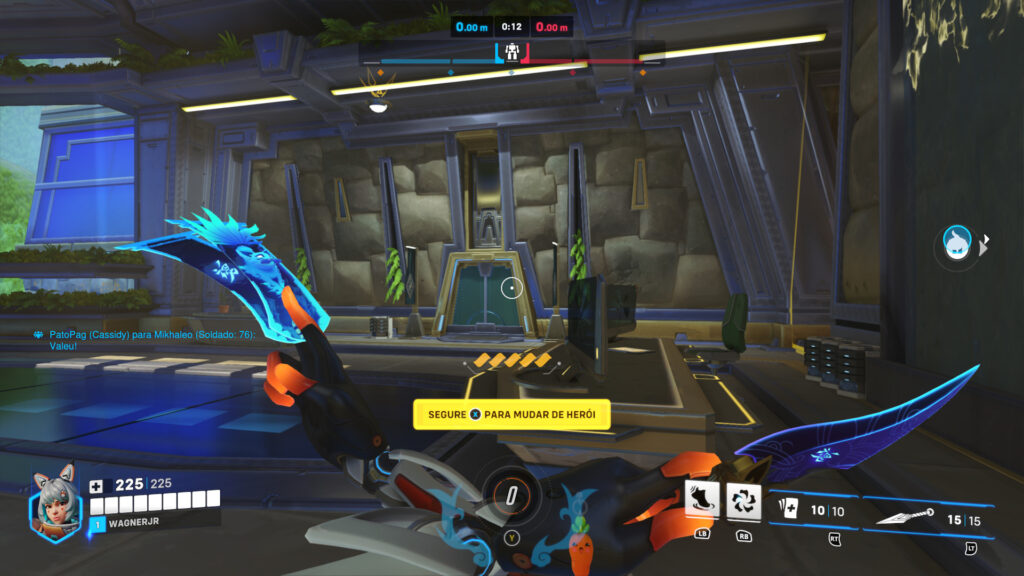The width and height of the screenshot is (1024, 576).
Task: Select the Healing Ofuda weapon icon
Action: [788, 512]
